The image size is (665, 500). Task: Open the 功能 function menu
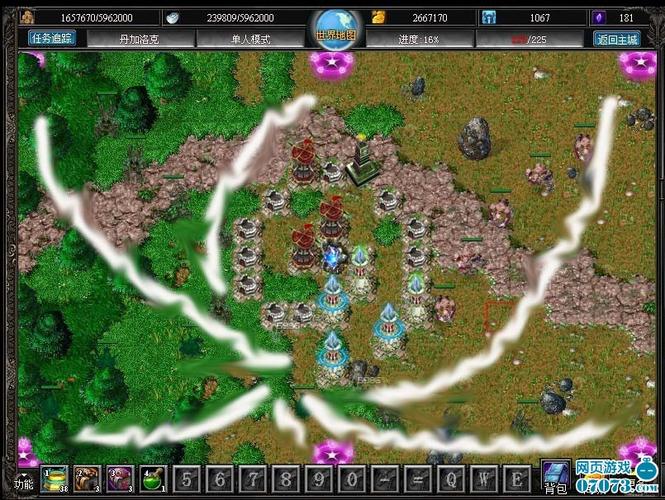pyautogui.click(x=22, y=485)
